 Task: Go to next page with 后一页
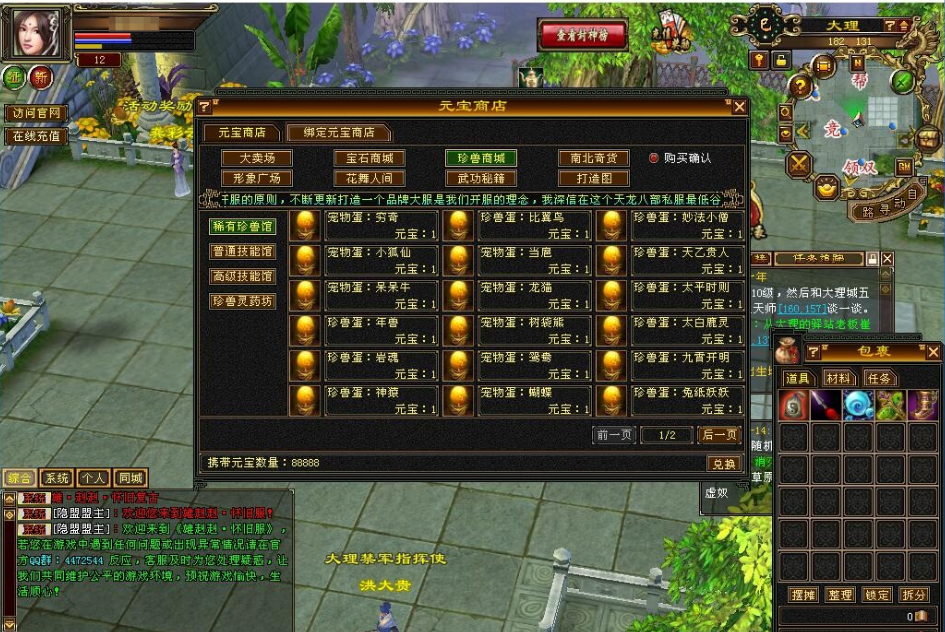[x=718, y=435]
